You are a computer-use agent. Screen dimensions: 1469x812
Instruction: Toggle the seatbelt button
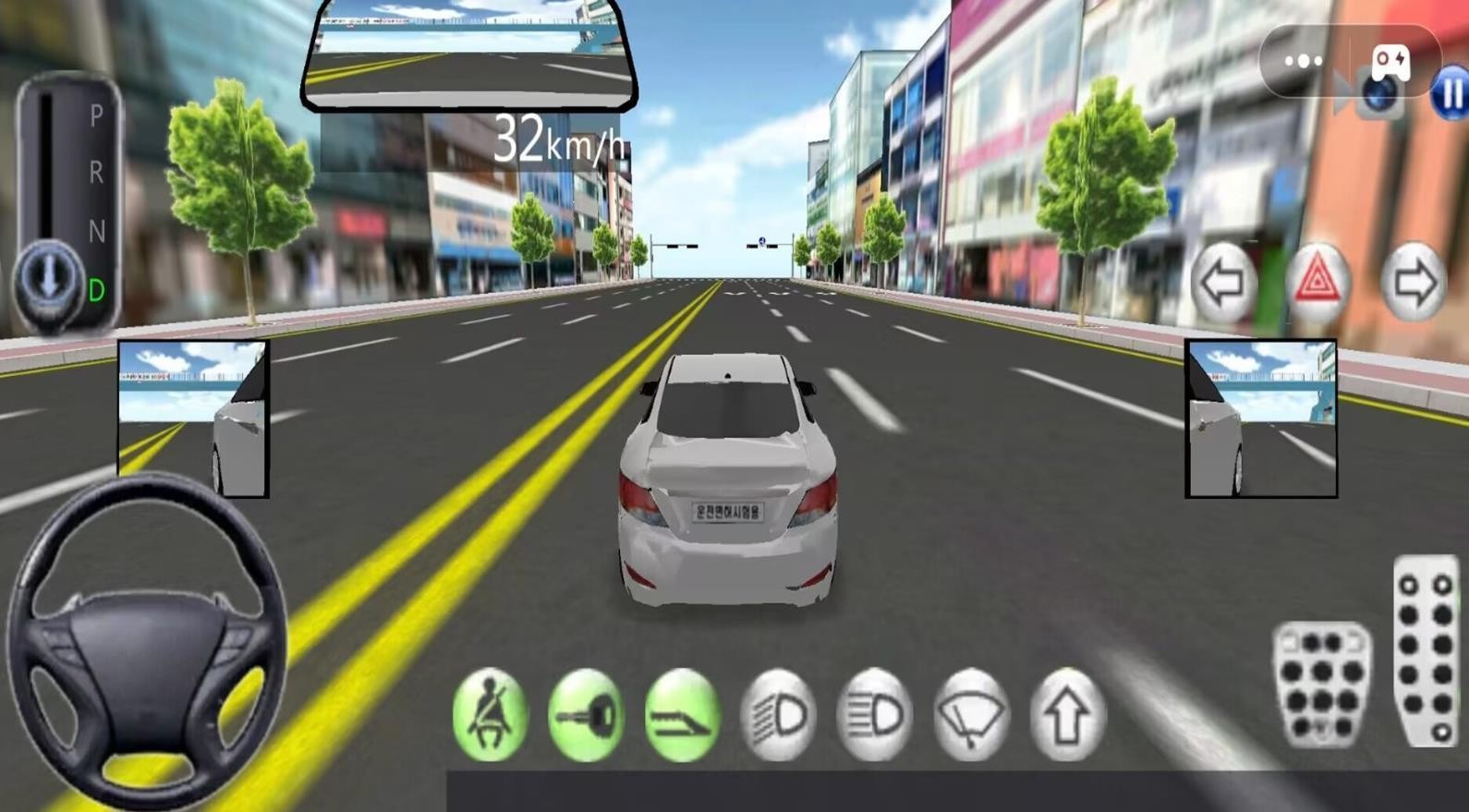point(490,715)
